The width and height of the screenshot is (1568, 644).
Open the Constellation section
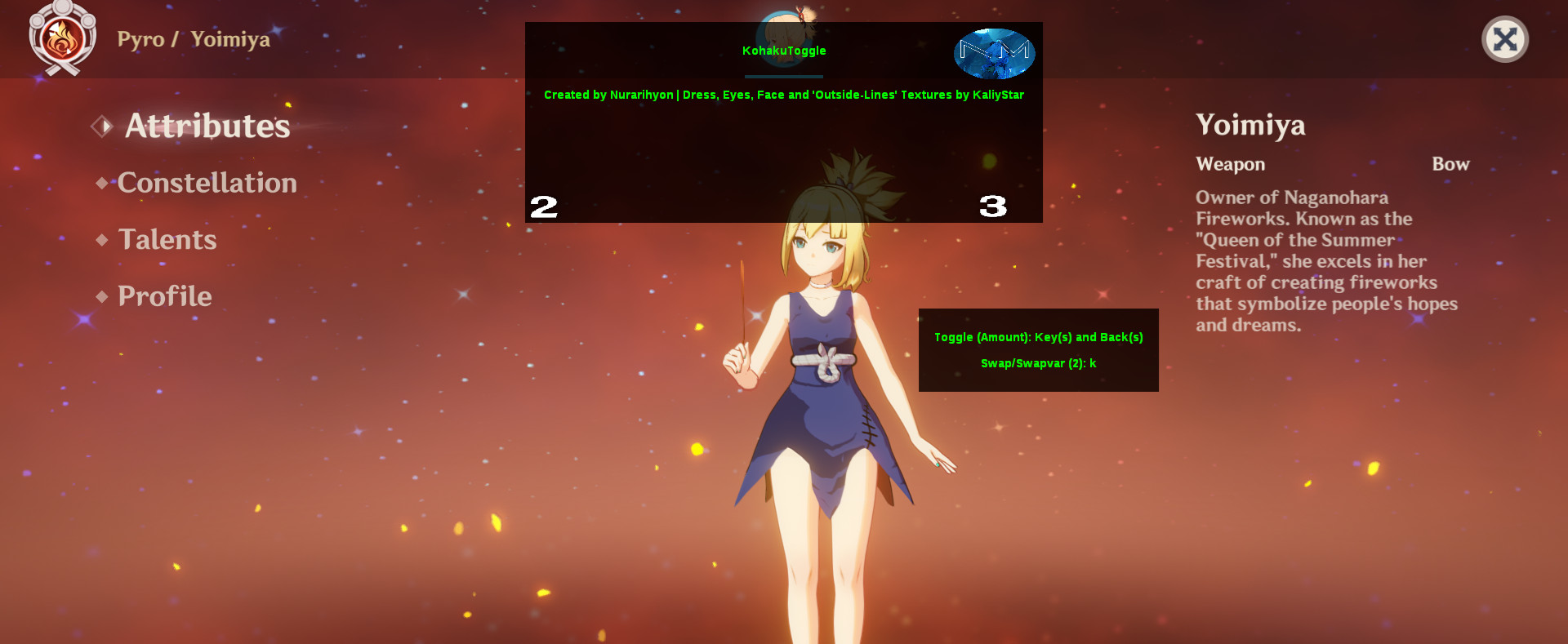coord(207,183)
